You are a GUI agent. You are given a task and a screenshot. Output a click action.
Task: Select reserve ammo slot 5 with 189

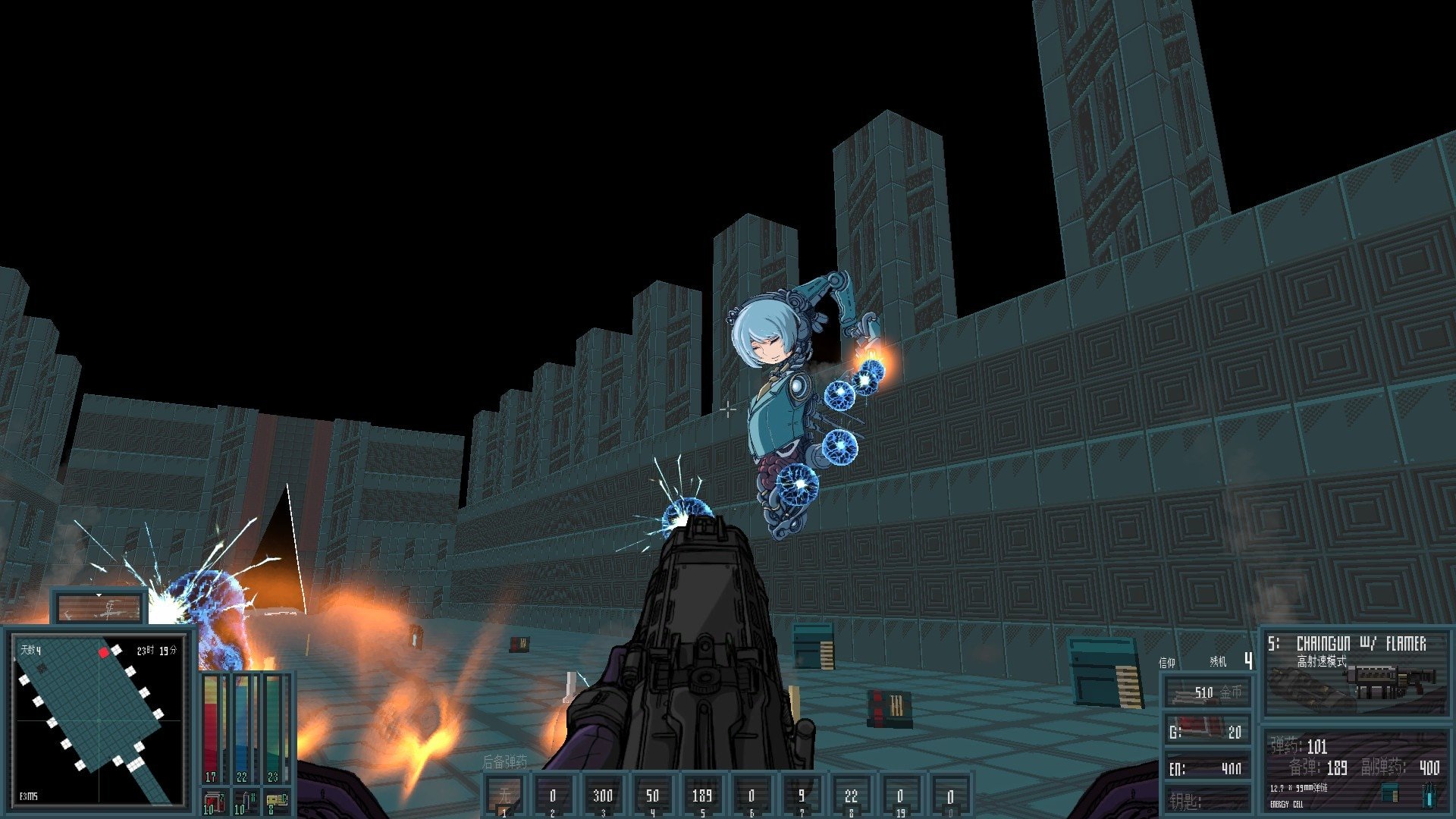[x=701, y=796]
